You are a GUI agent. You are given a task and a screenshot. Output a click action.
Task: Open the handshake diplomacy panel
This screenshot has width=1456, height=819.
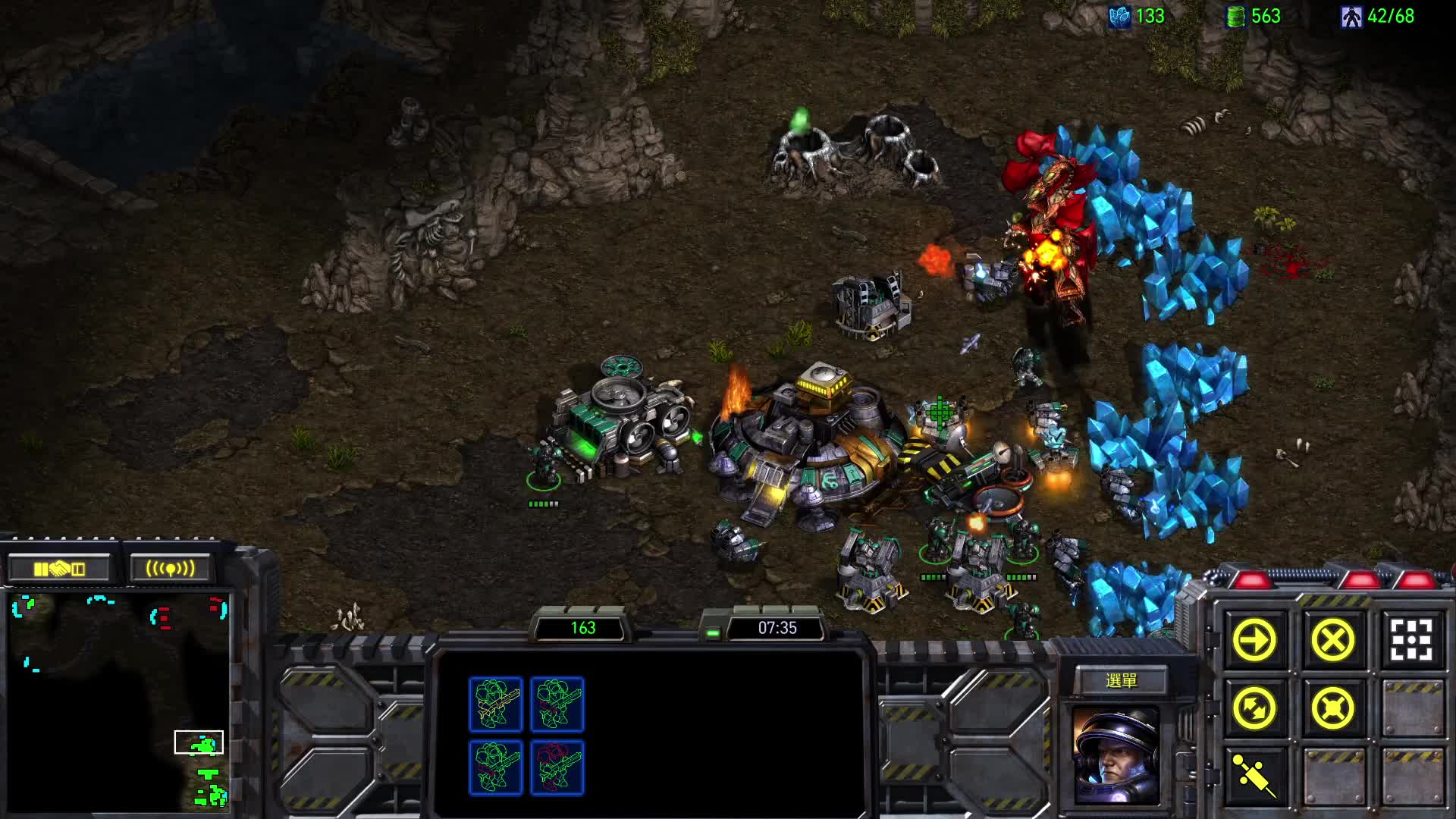59,569
